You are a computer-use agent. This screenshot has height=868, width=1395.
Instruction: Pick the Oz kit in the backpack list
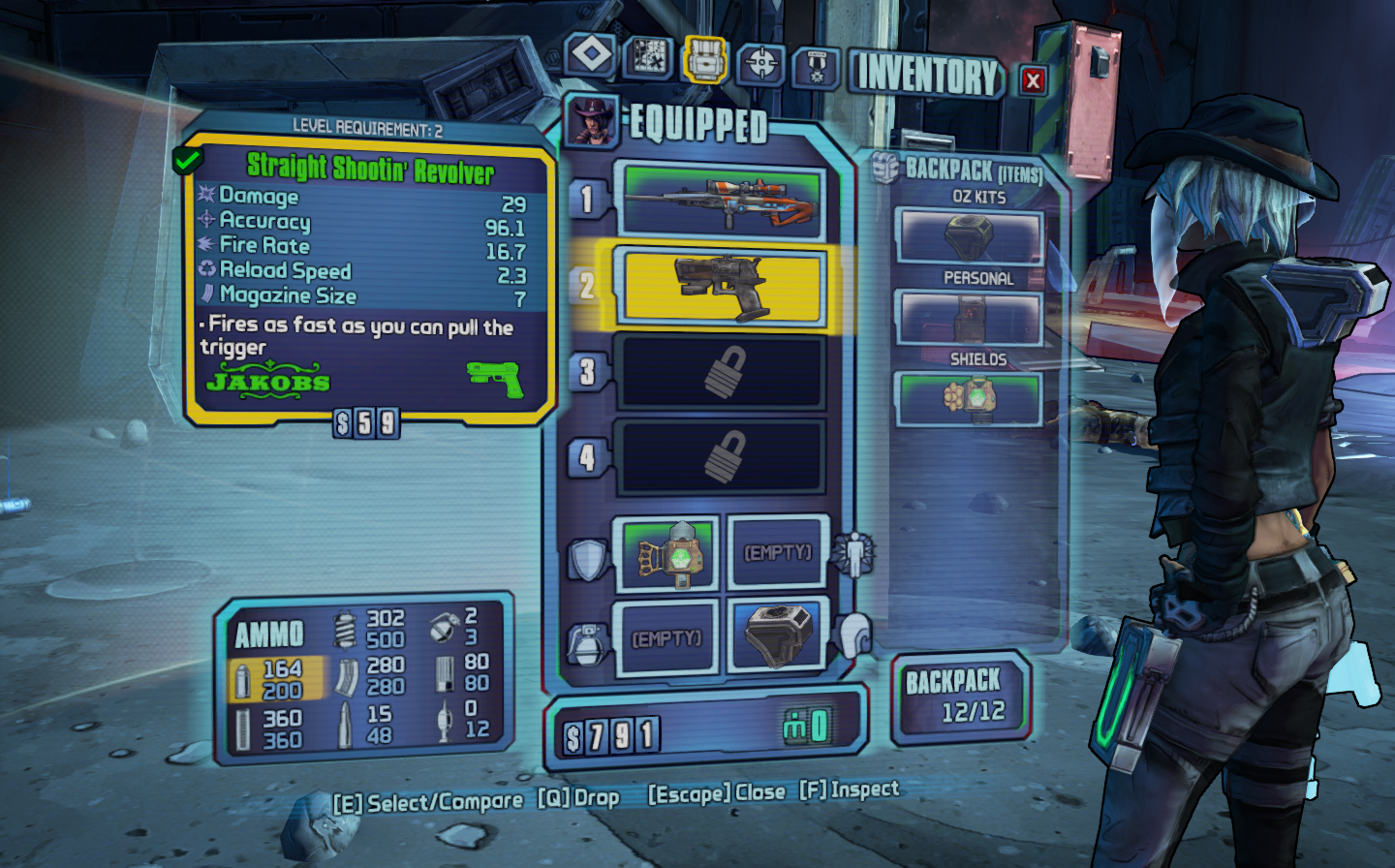pos(969,236)
